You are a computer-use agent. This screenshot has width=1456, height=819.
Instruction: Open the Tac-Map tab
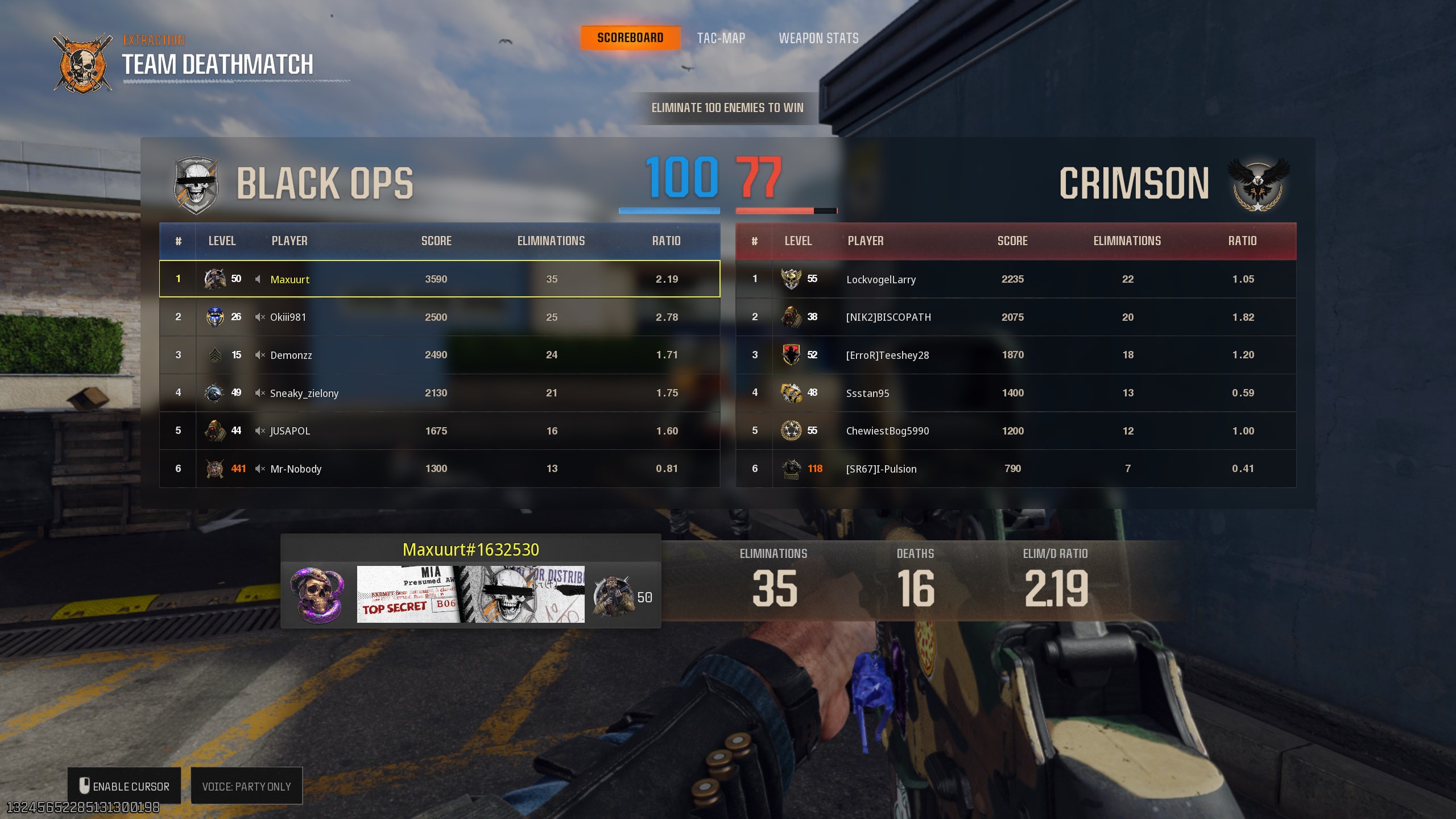[721, 38]
